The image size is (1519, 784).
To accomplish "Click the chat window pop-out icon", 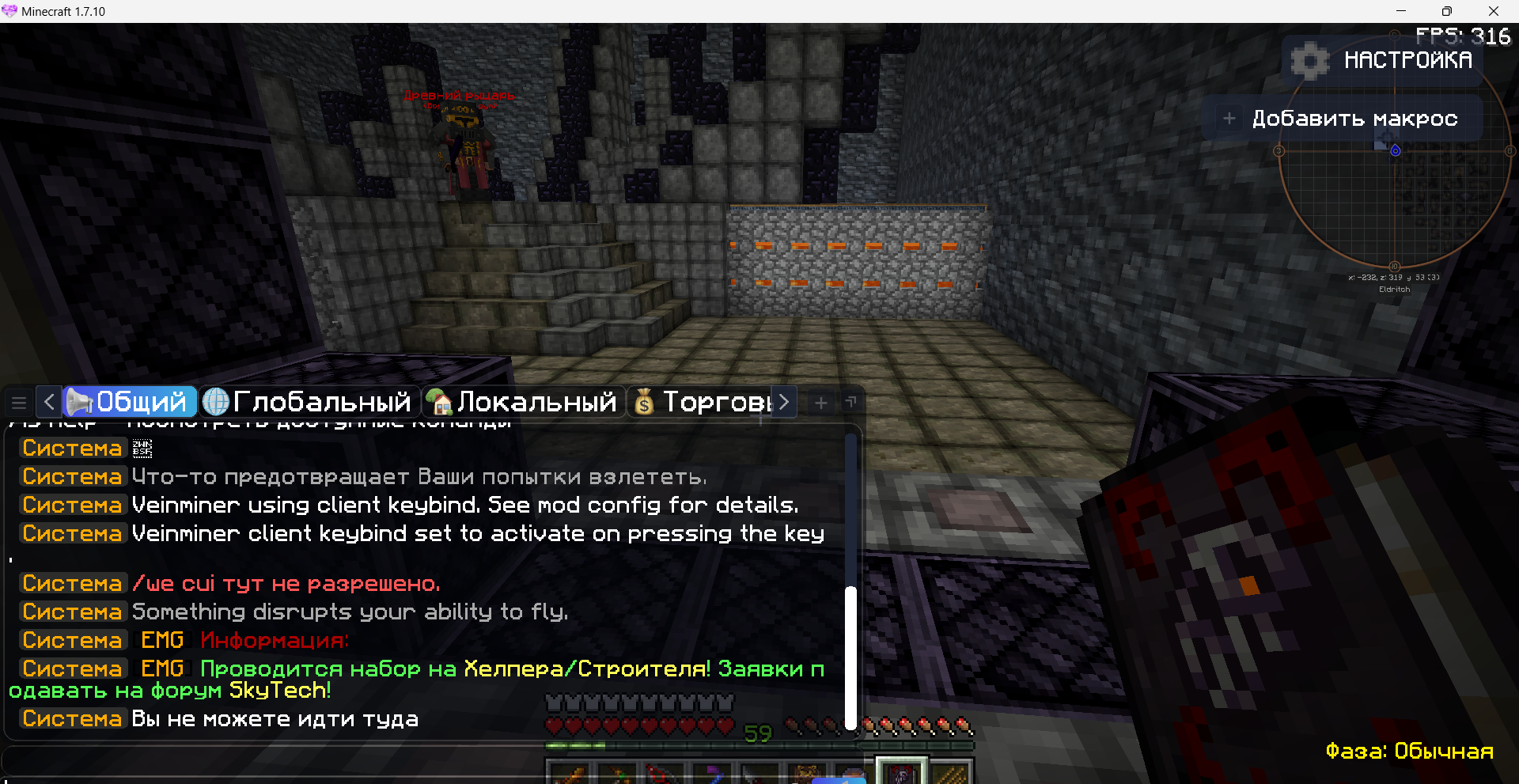I will click(x=851, y=402).
